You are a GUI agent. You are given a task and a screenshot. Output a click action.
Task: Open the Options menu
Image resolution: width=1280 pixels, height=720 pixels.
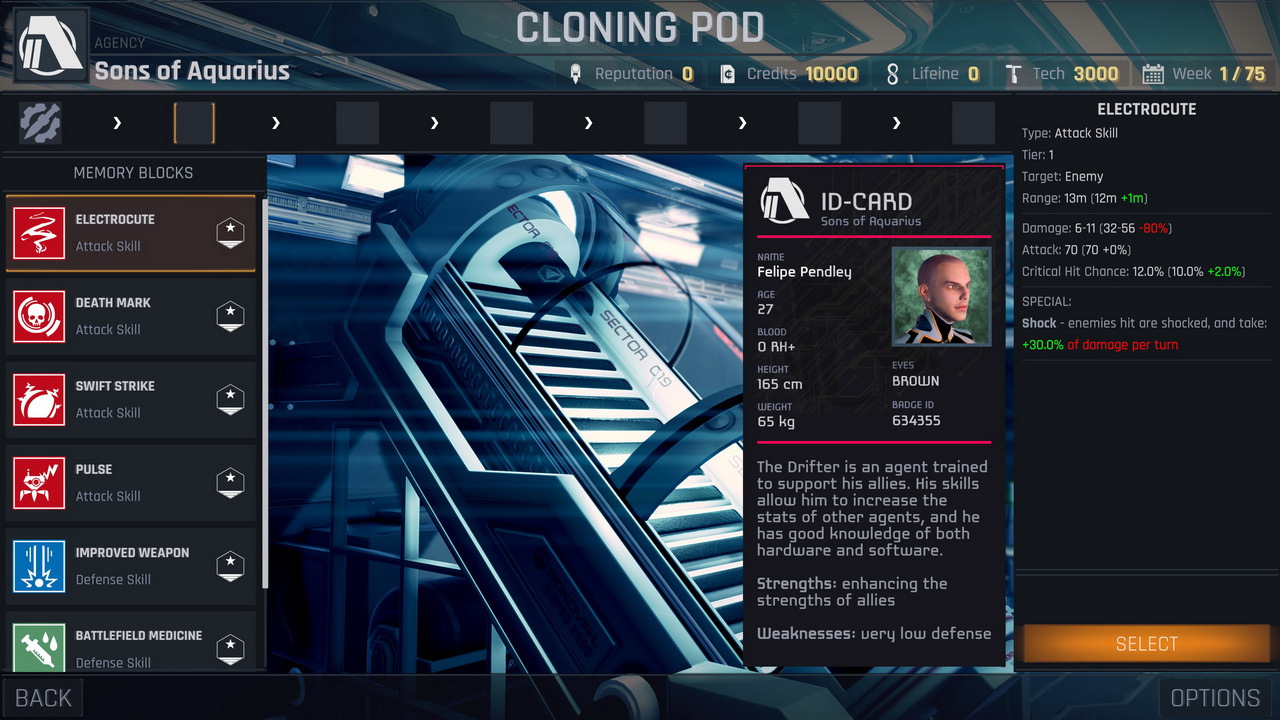[x=1215, y=697]
